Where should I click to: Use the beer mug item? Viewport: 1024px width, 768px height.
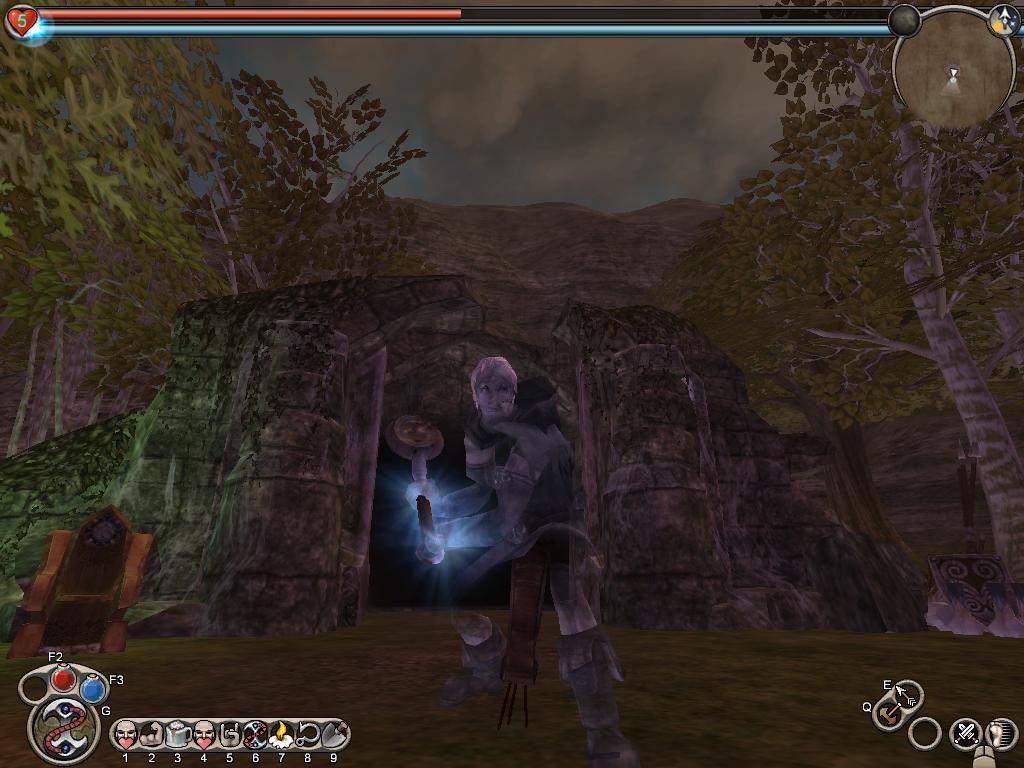(x=178, y=736)
